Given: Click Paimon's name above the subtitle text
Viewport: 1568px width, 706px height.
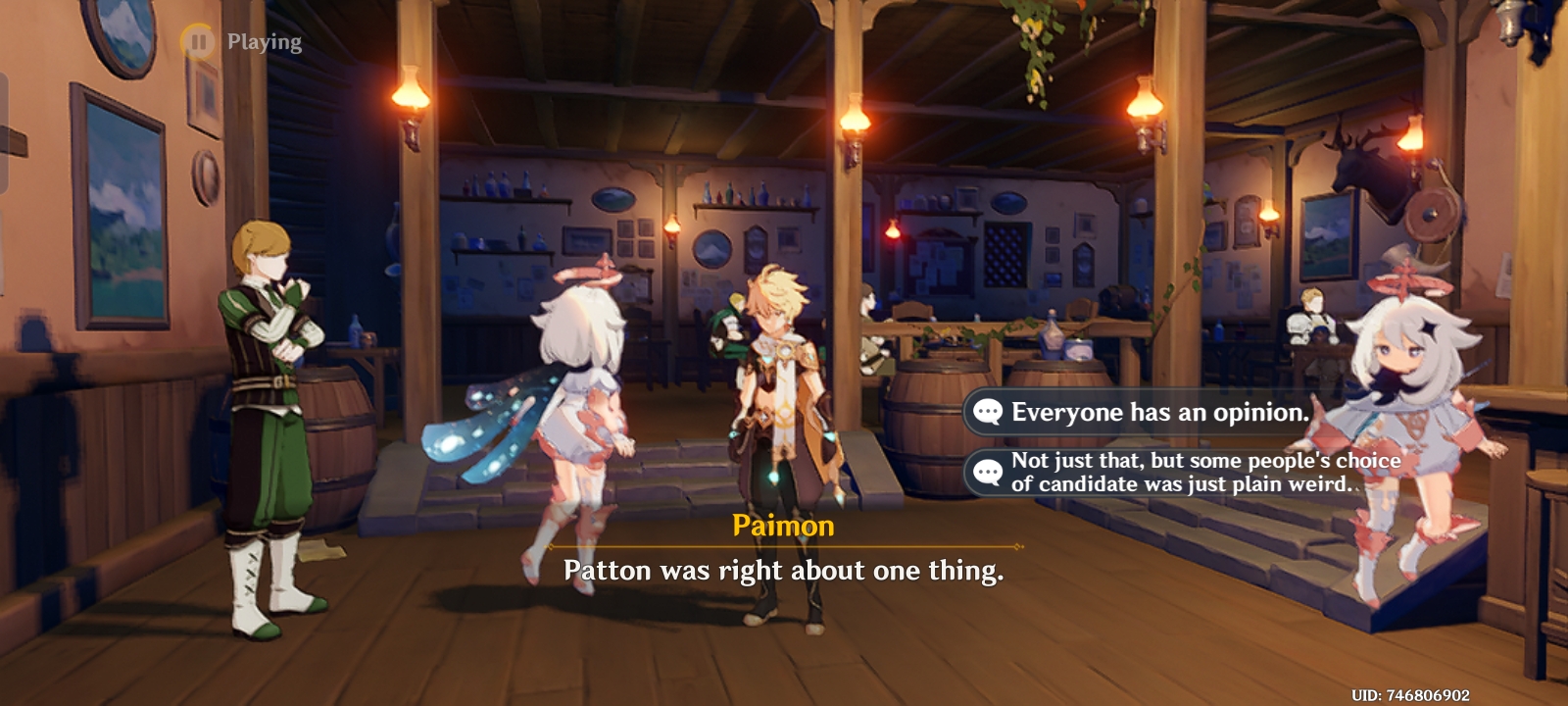Looking at the screenshot, I should 784,527.
